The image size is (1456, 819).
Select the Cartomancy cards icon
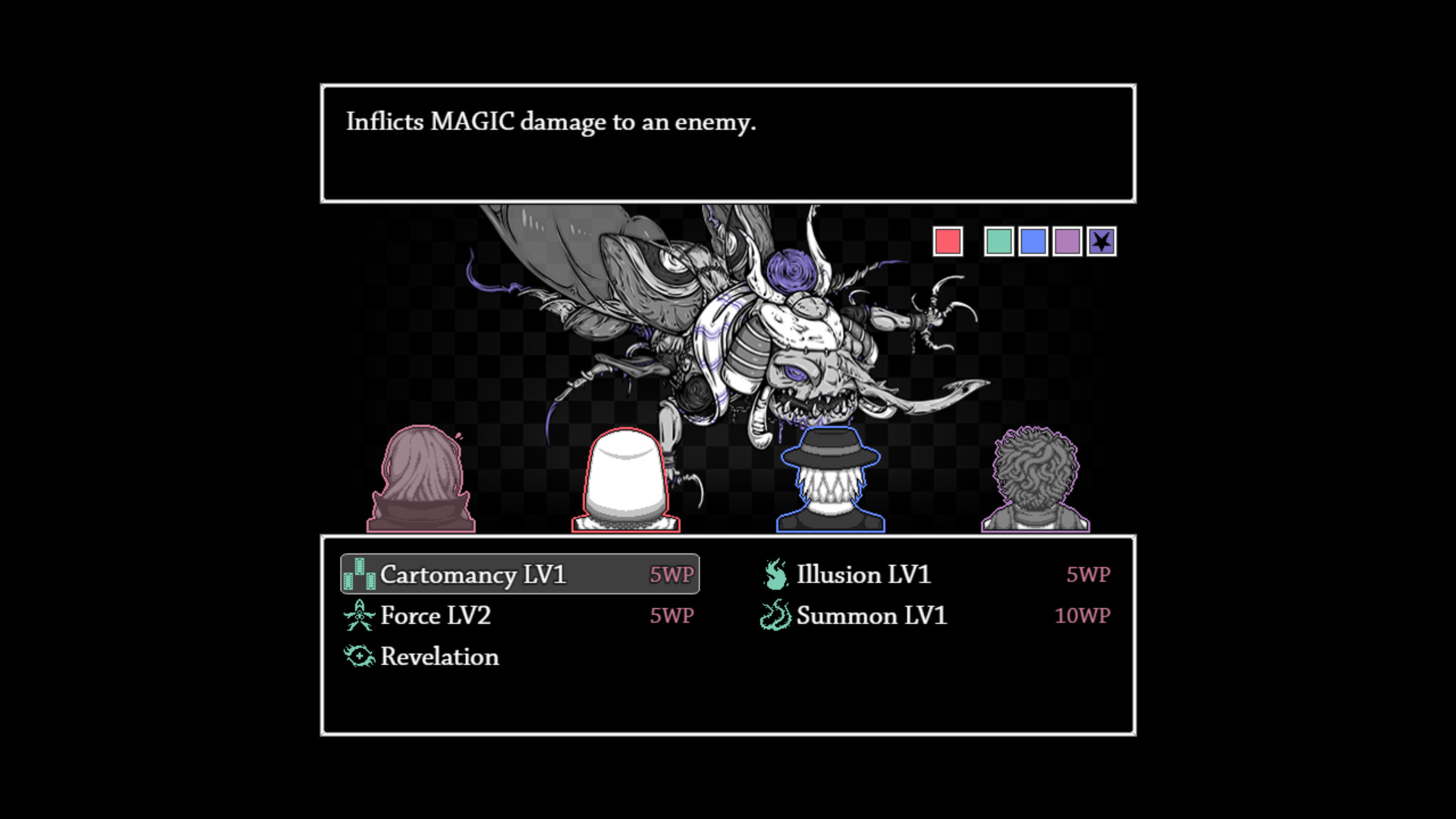pyautogui.click(x=360, y=575)
